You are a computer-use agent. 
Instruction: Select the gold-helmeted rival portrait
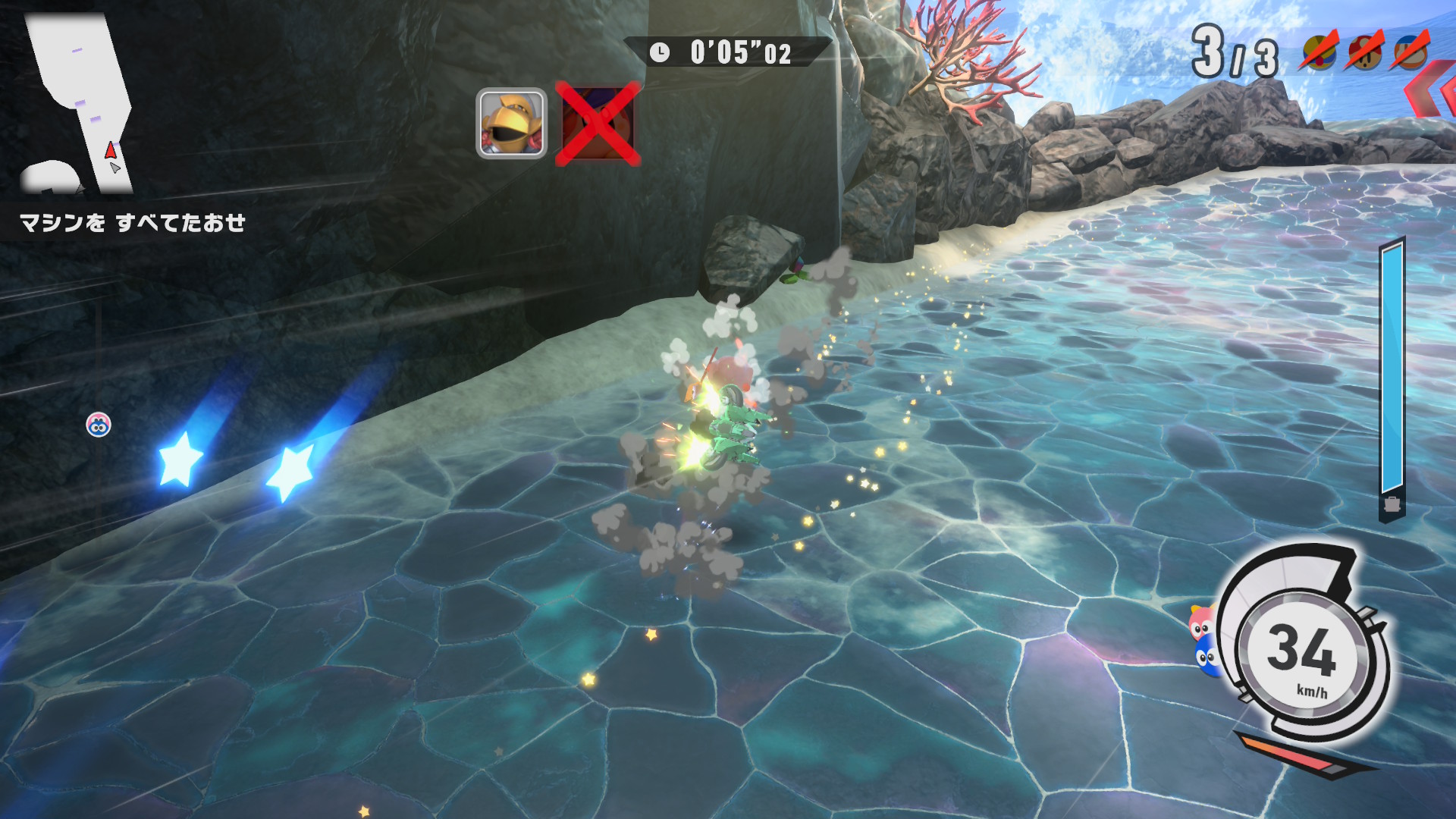tap(511, 123)
